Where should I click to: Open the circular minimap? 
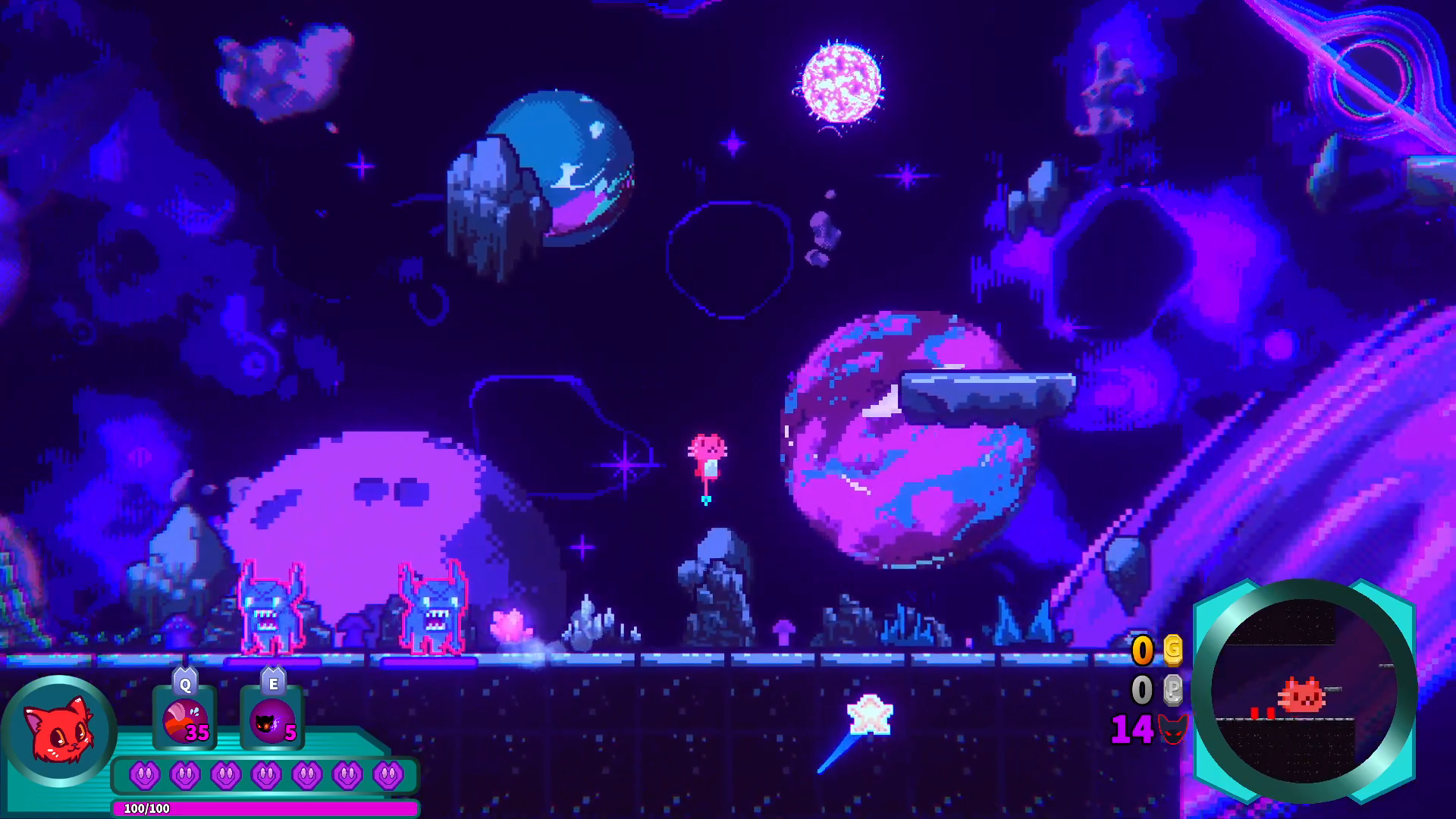1303,691
